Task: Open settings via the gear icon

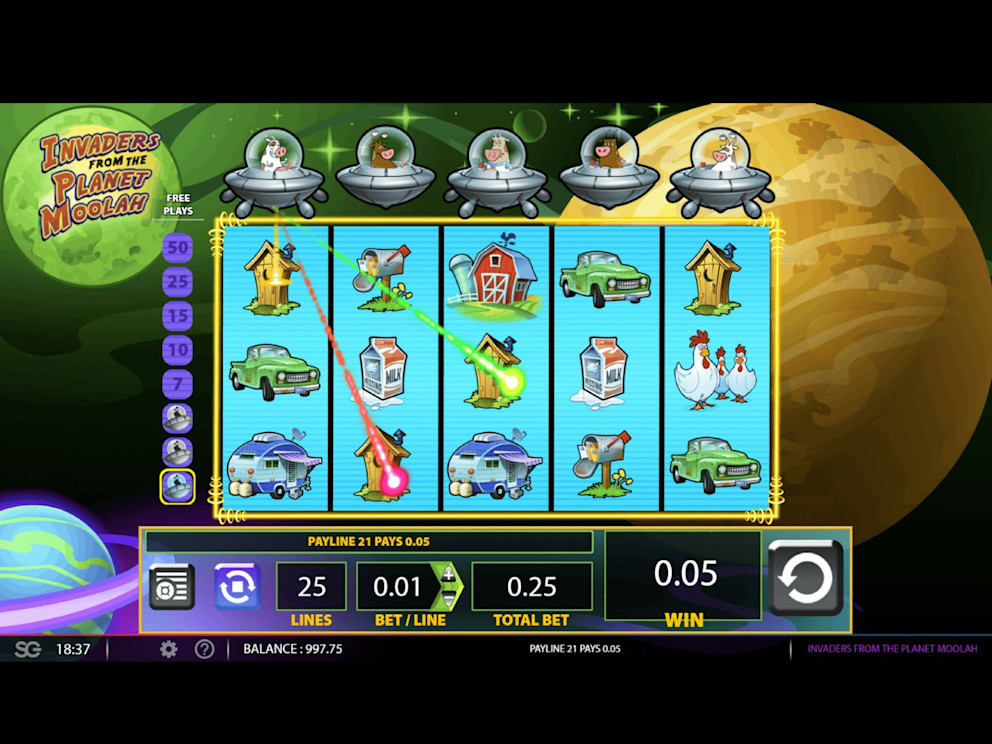Action: point(169,649)
